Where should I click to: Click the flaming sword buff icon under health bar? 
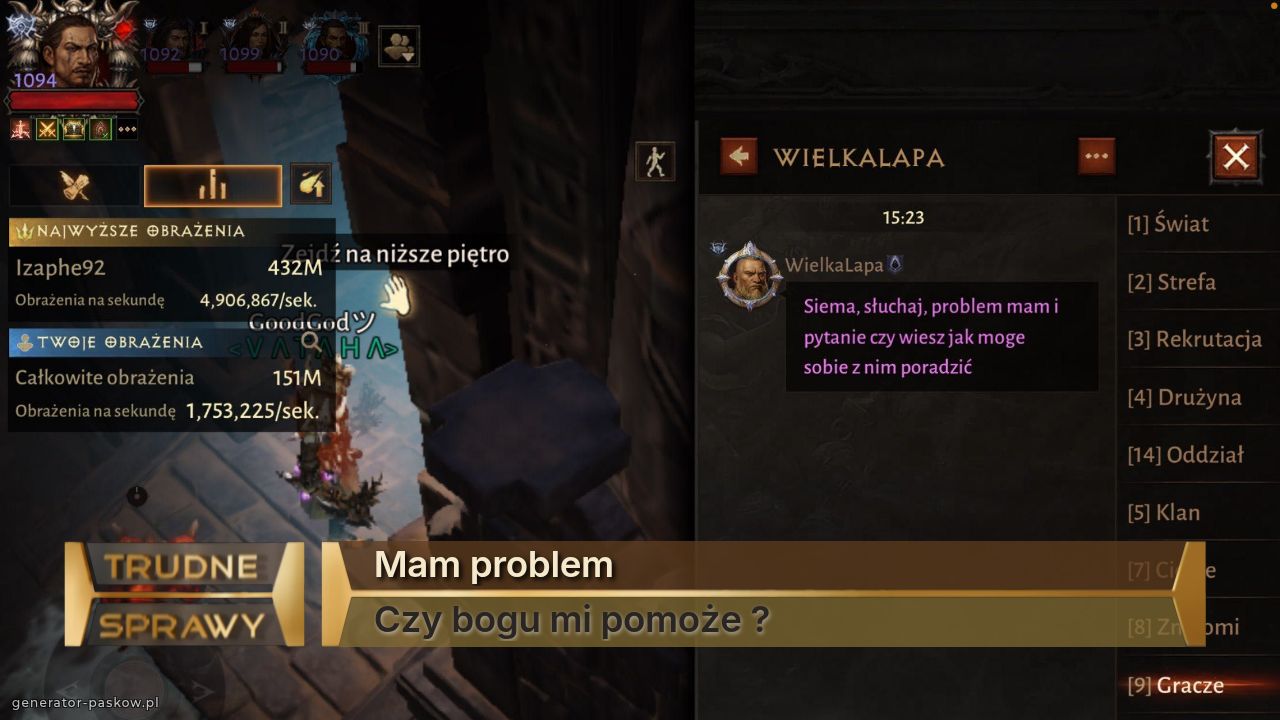(19, 128)
